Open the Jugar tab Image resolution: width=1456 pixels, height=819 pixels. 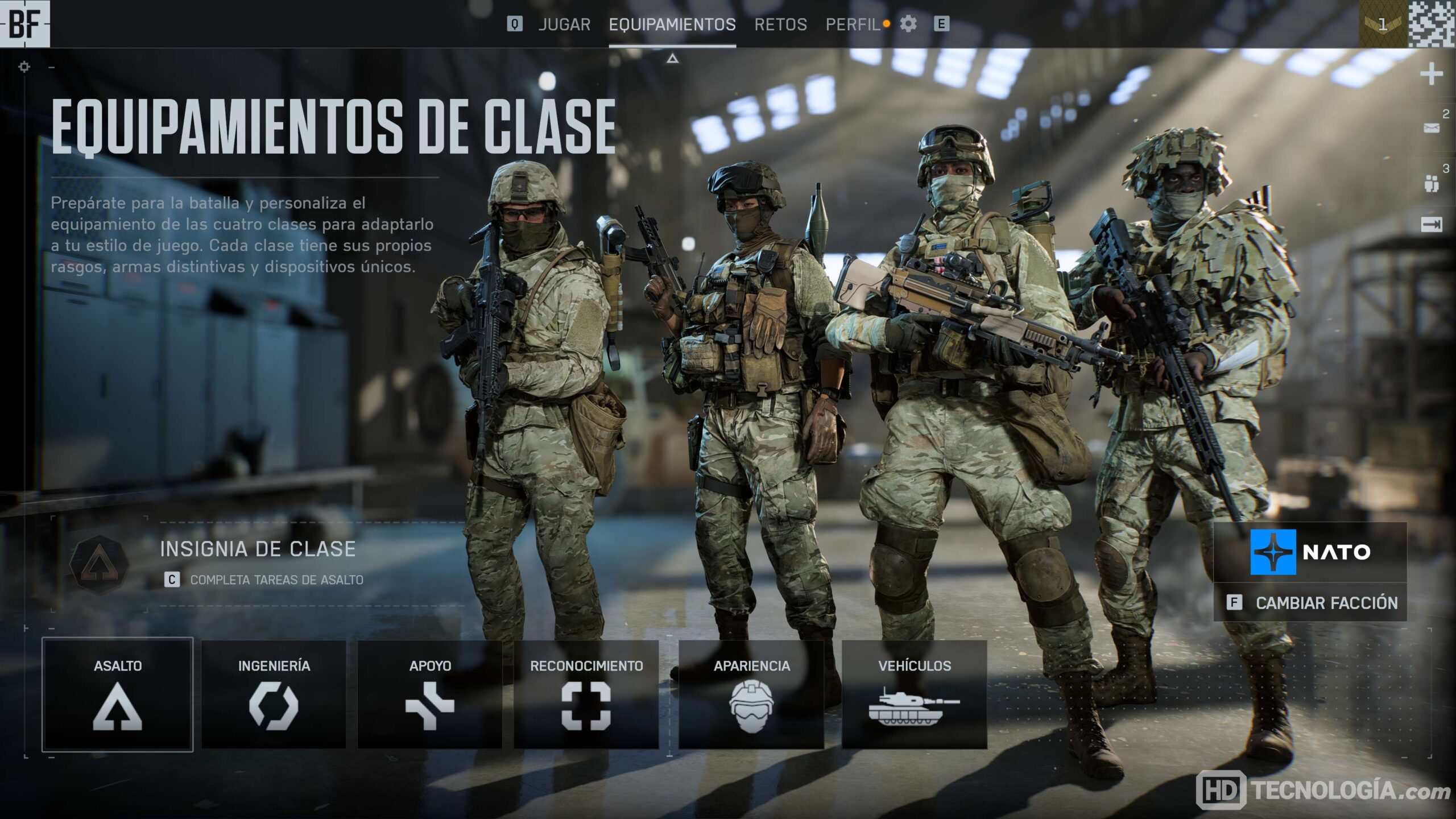point(564,24)
